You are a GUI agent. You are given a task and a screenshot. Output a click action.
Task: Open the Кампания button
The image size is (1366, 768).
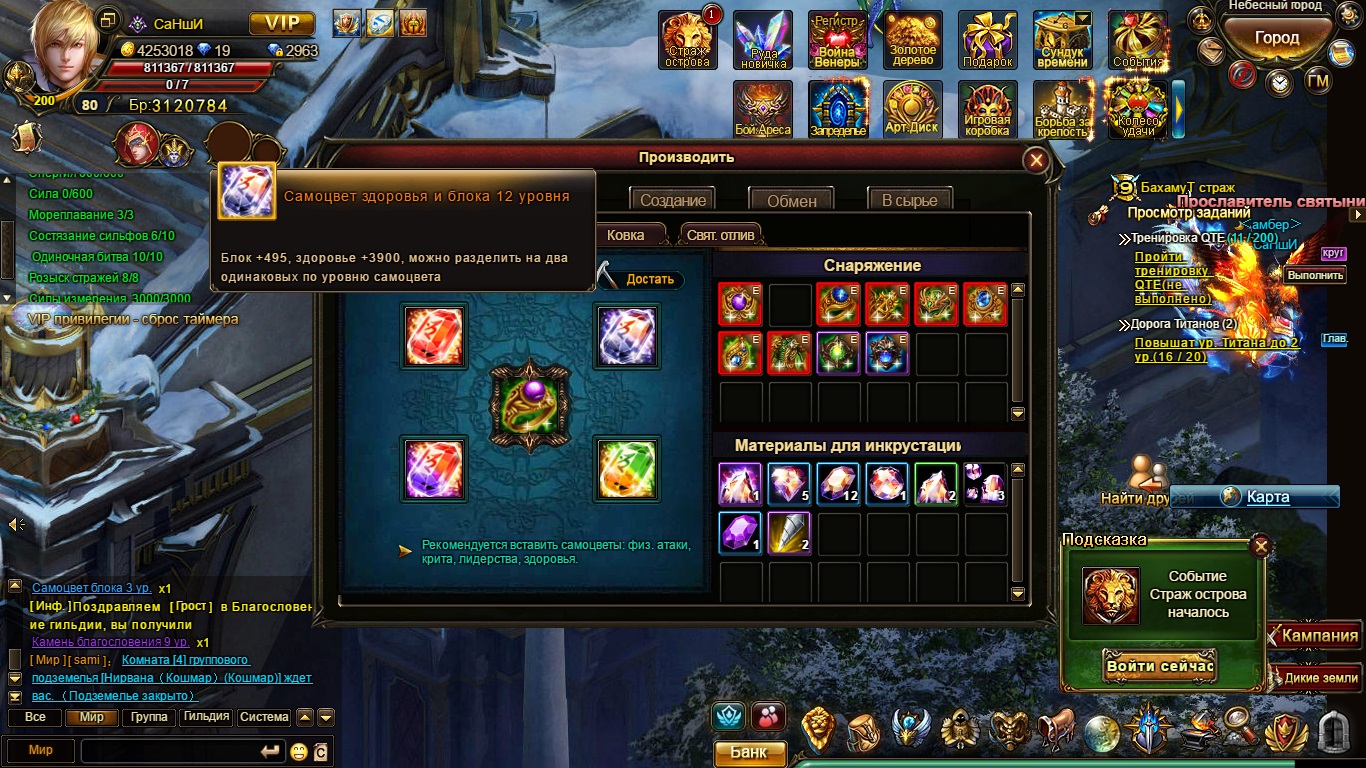1319,636
